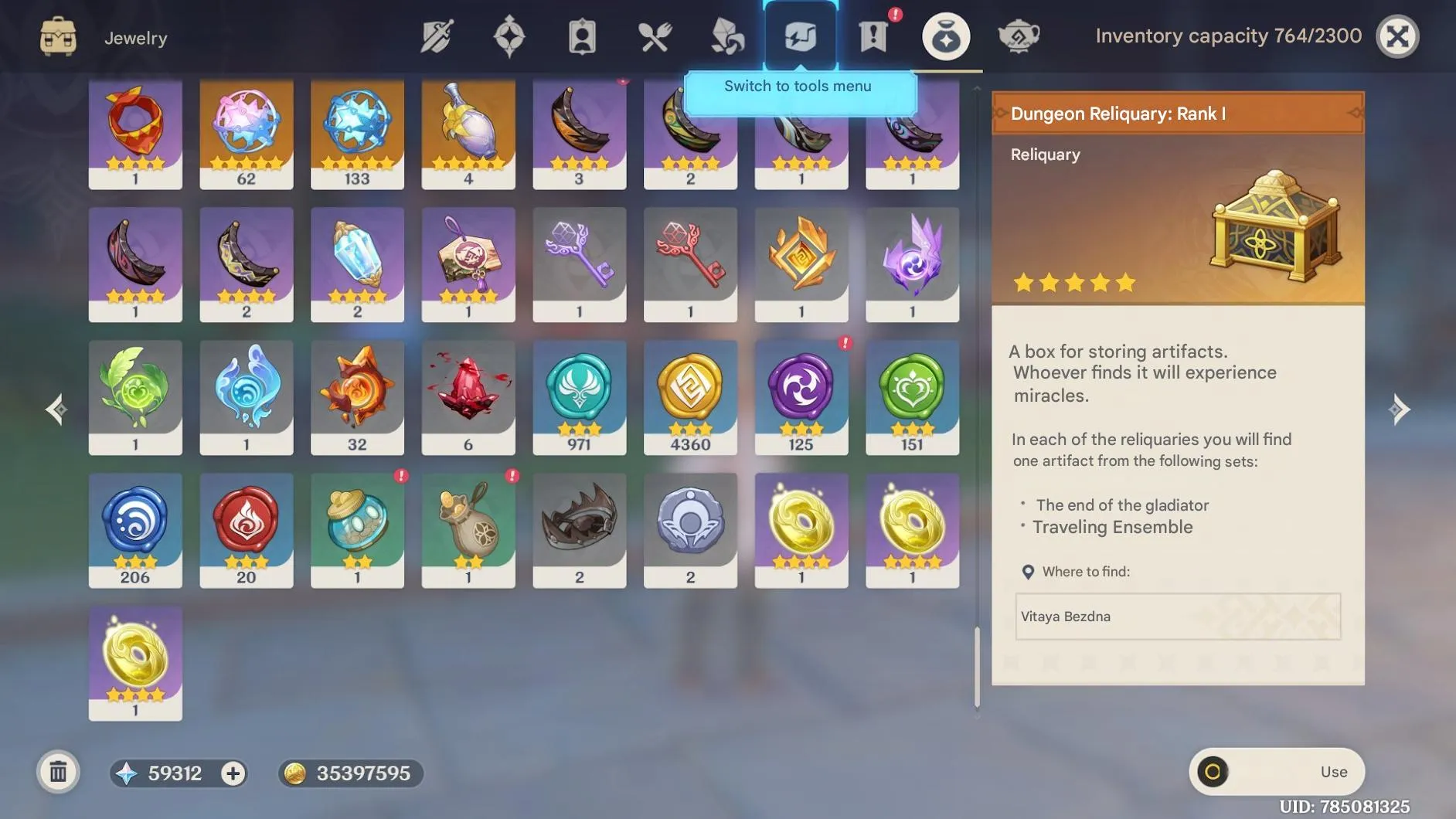Open the Character Development Items tab

(582, 36)
